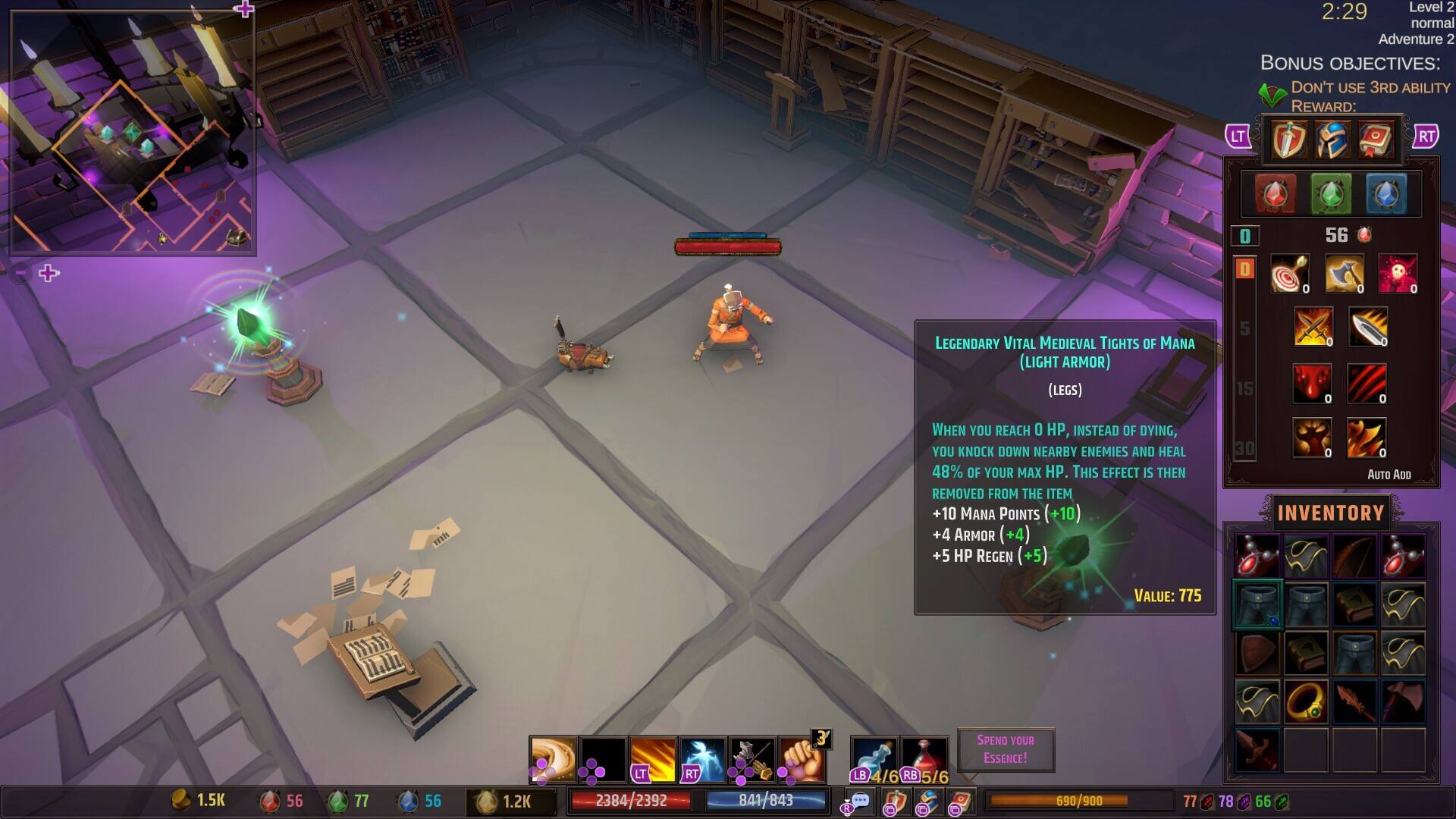Viewport: 1456px width, 819px height.
Task: Select the gold ring with green gem
Action: (1306, 701)
